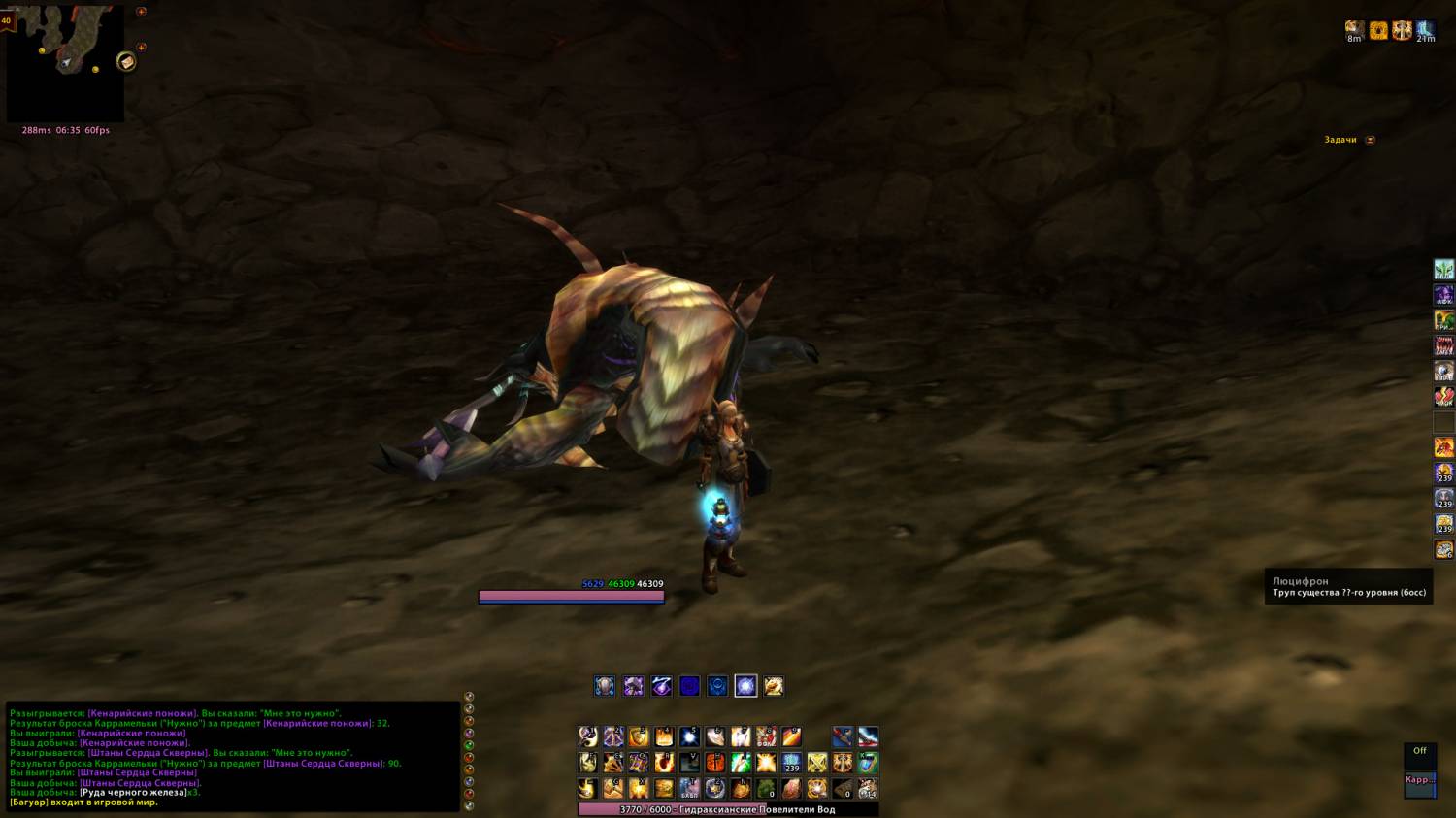Open the mail envelope icon by minimap
Image resolution: width=1456 pixels, height=818 pixels.
tap(126, 62)
